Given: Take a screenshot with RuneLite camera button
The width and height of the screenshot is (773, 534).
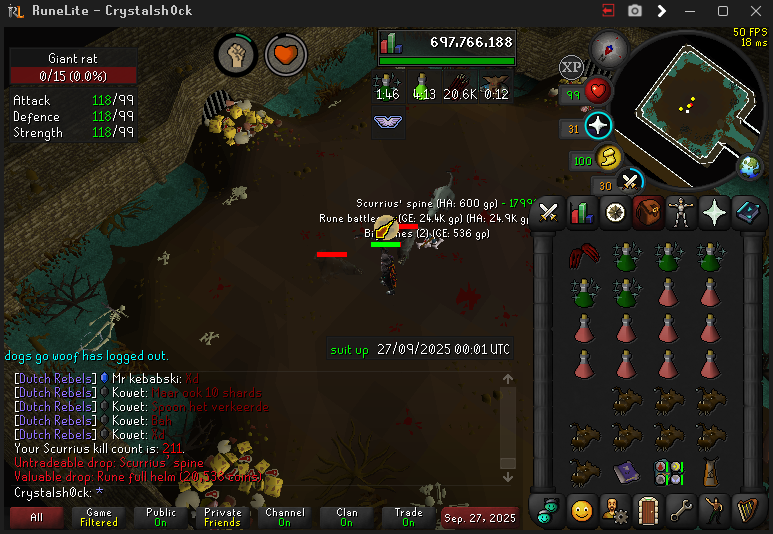Looking at the screenshot, I should [635, 11].
